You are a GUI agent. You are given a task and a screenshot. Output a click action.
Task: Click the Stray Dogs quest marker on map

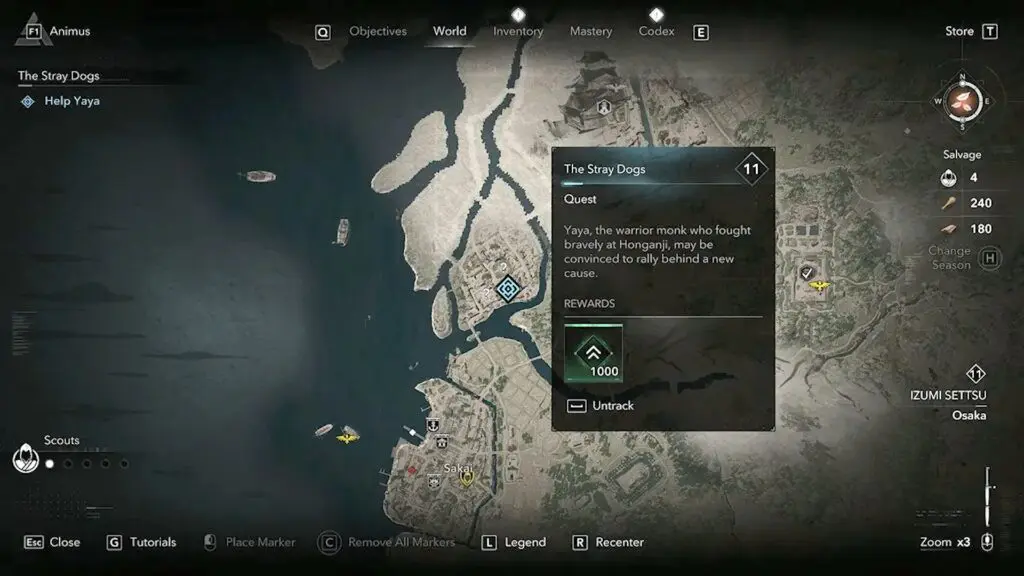click(x=508, y=290)
